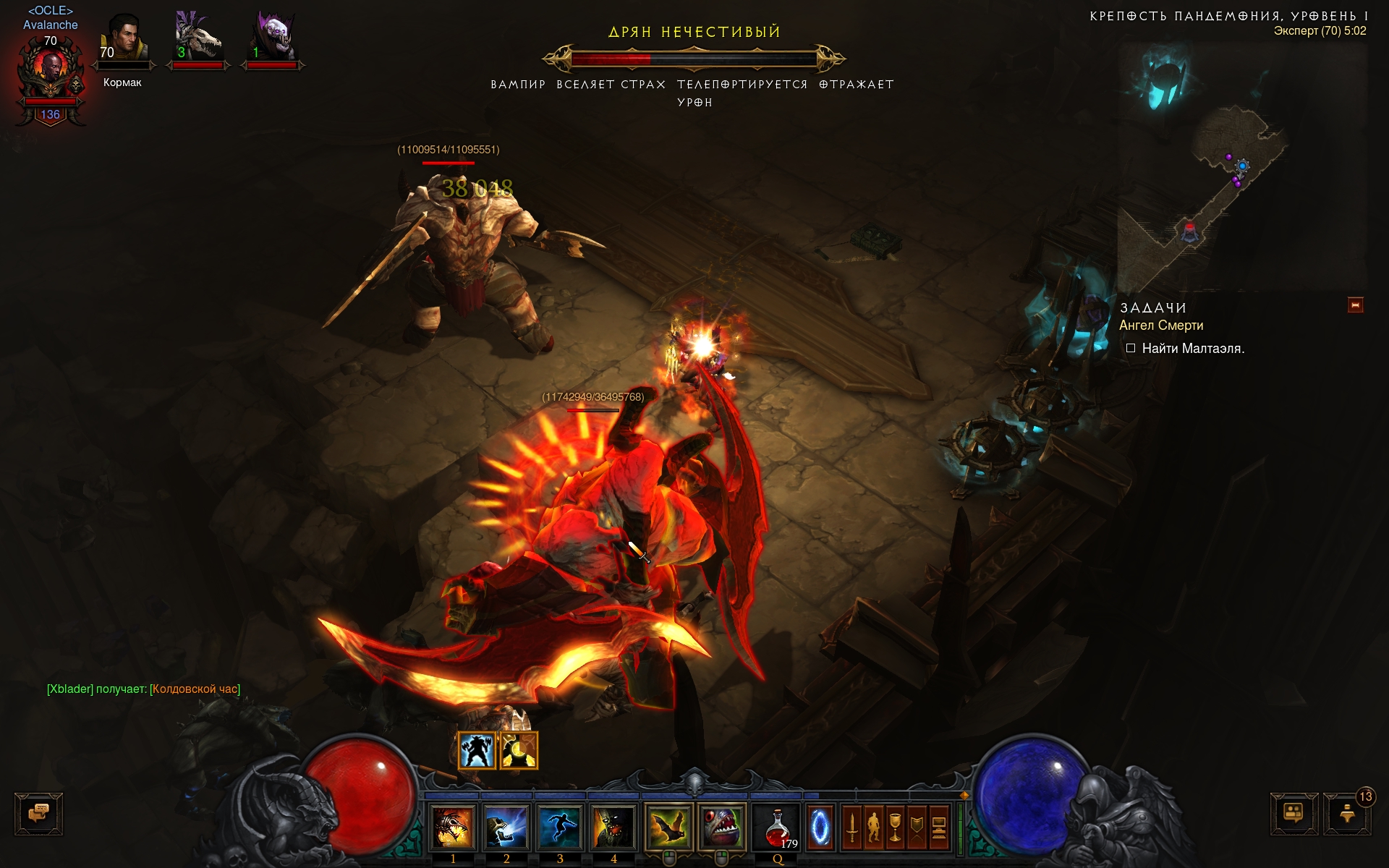This screenshot has height=868, width=1389.
Task: Activate the flaming dog skill in slot 1
Action: point(453,828)
